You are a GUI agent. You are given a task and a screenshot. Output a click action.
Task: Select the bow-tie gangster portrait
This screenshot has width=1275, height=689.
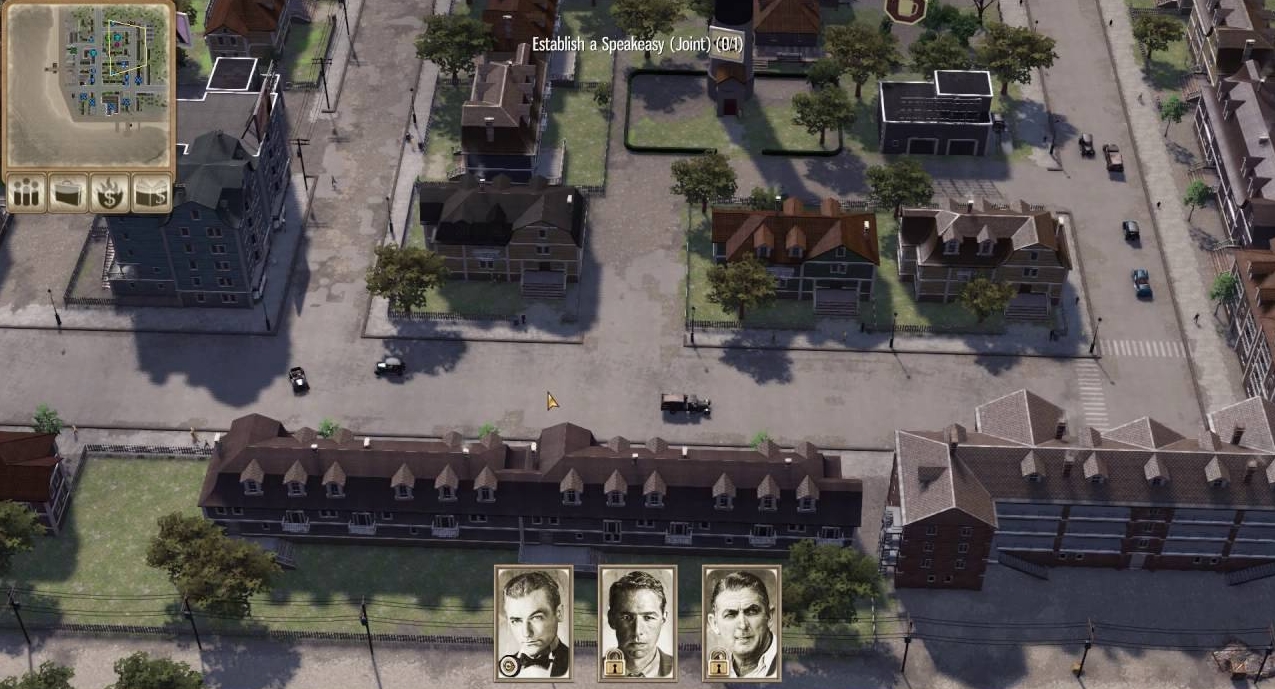tap(533, 623)
